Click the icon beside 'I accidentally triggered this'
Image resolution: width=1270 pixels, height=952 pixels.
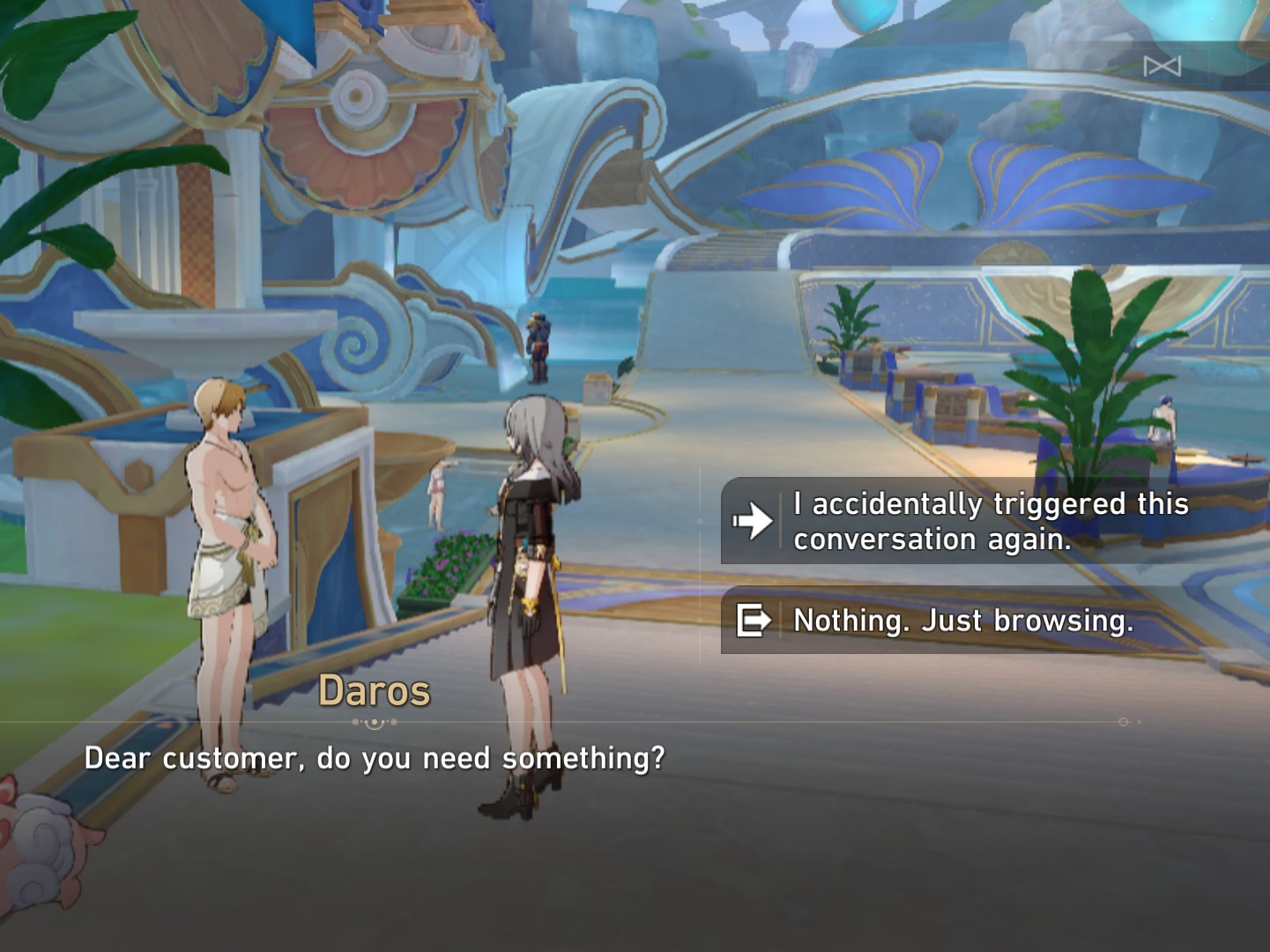750,520
